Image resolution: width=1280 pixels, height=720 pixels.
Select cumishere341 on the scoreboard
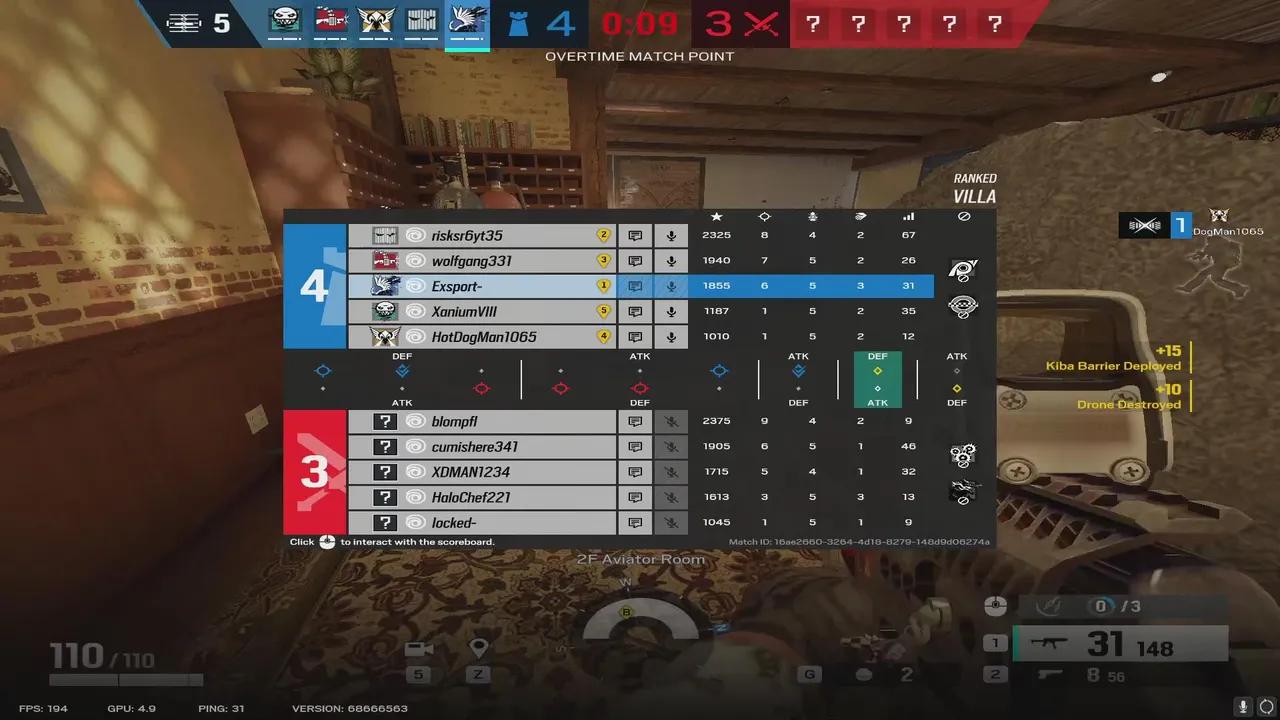pyautogui.click(x=482, y=447)
